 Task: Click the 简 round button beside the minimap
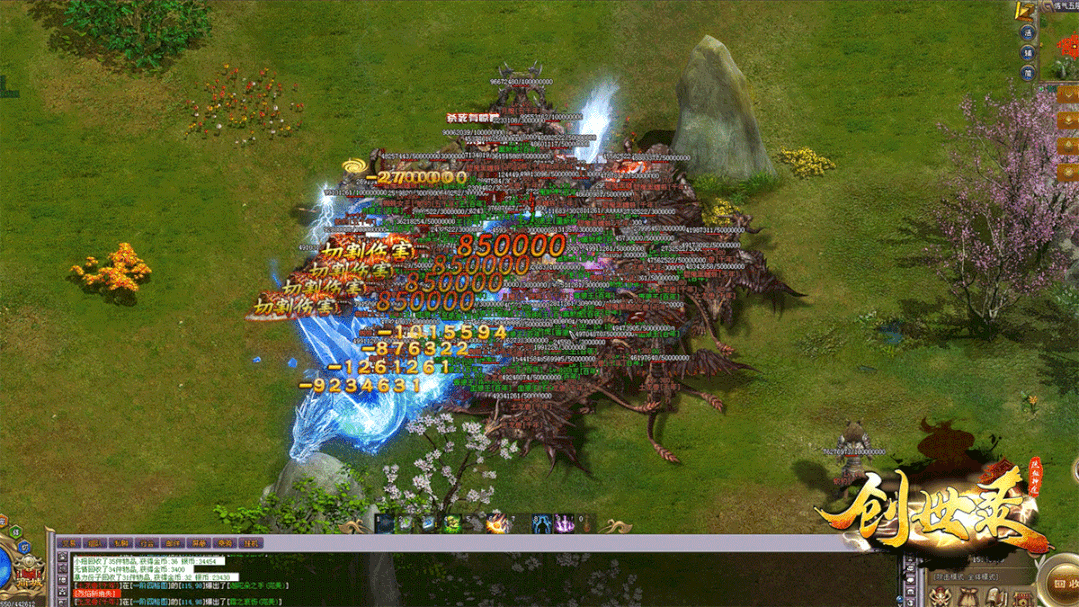1027,73
